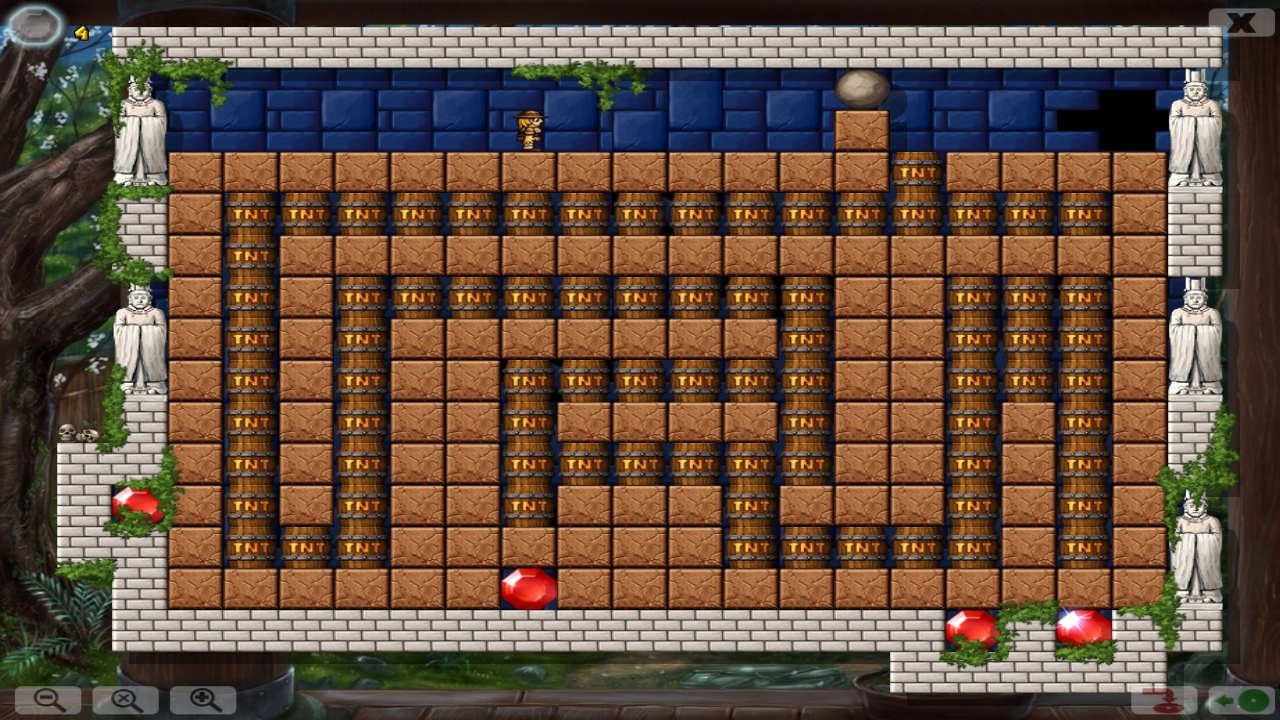This screenshot has height=720, width=1280.
Task: Click the gold number 4 item counter
Action: tap(79, 31)
